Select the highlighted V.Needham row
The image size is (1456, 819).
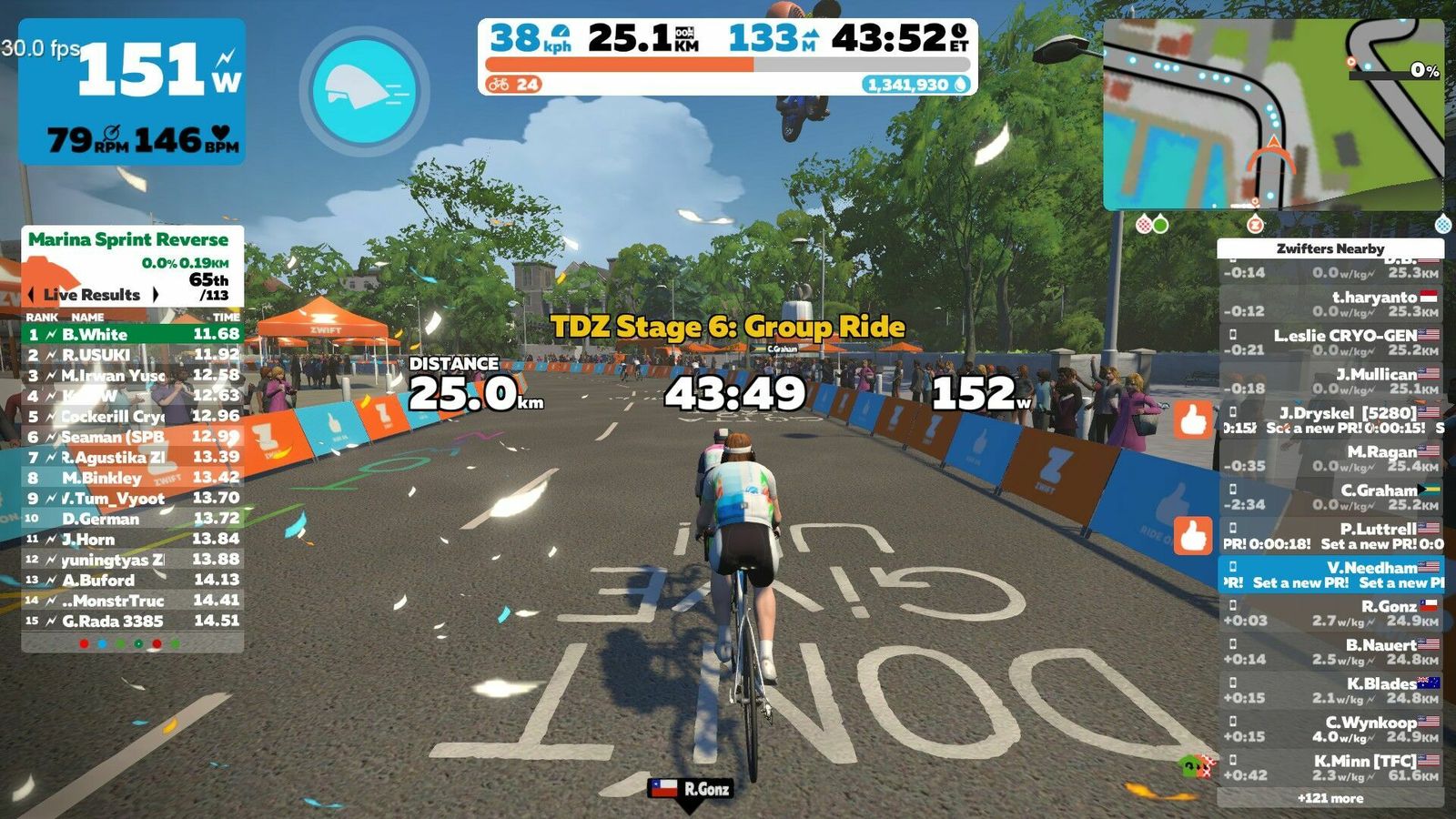pos(1330,575)
